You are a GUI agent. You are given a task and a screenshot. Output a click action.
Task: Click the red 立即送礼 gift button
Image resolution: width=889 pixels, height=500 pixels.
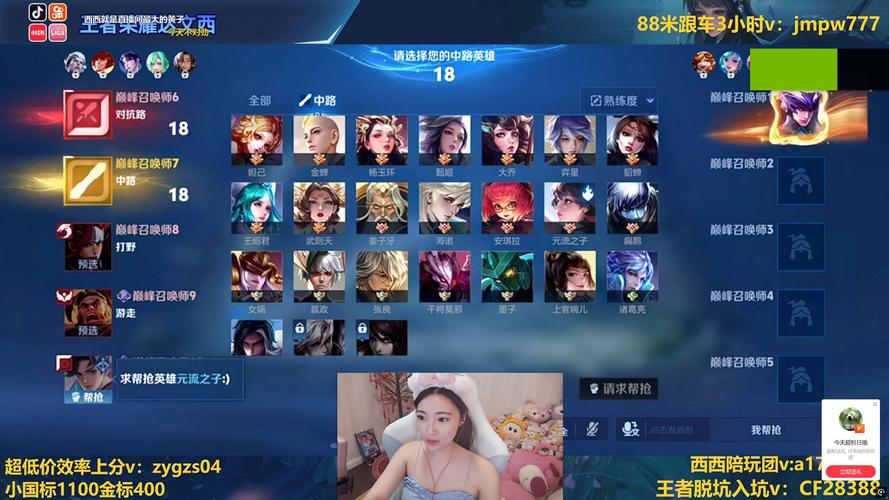[850, 471]
